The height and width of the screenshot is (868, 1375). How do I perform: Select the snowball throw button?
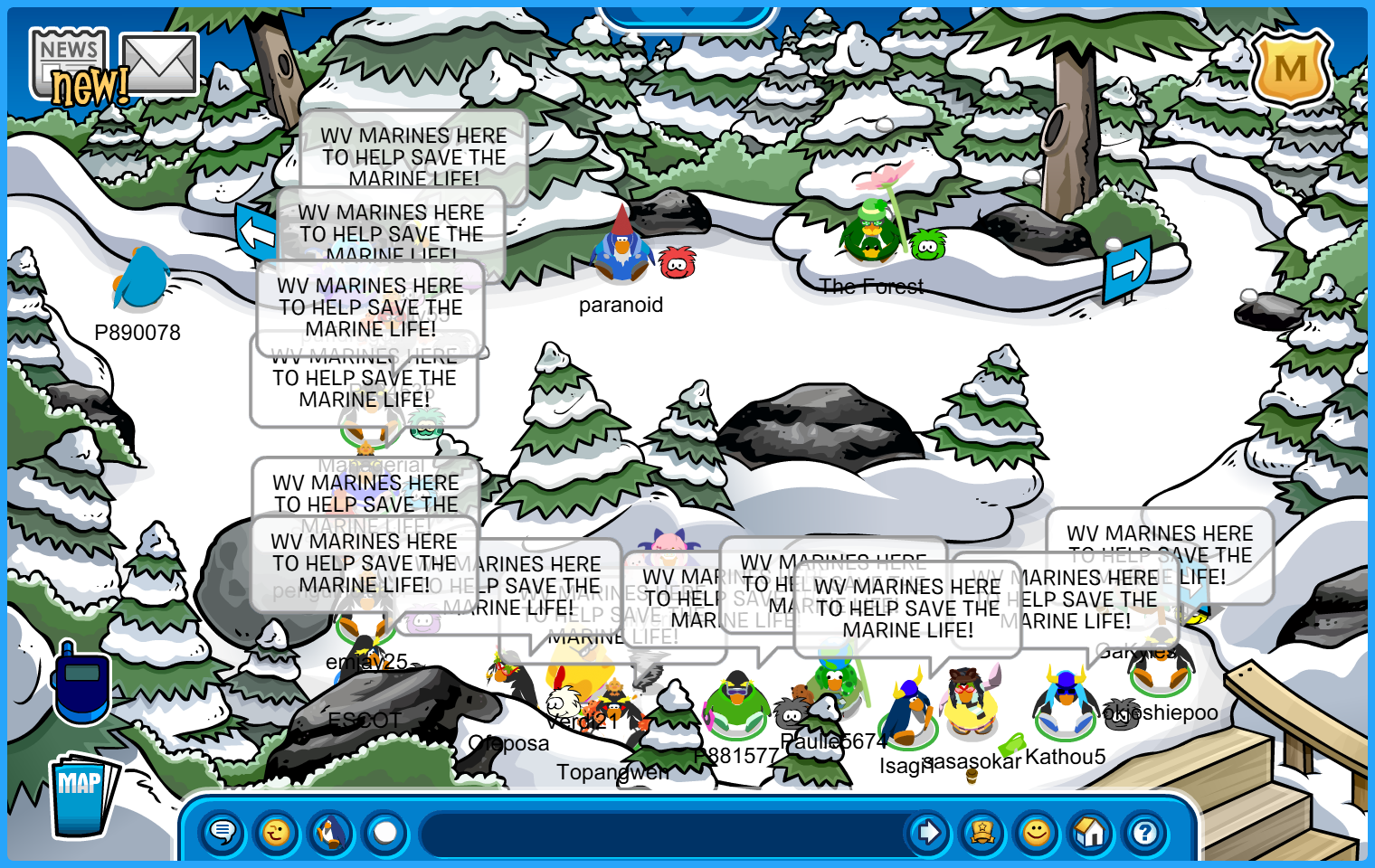385,832
